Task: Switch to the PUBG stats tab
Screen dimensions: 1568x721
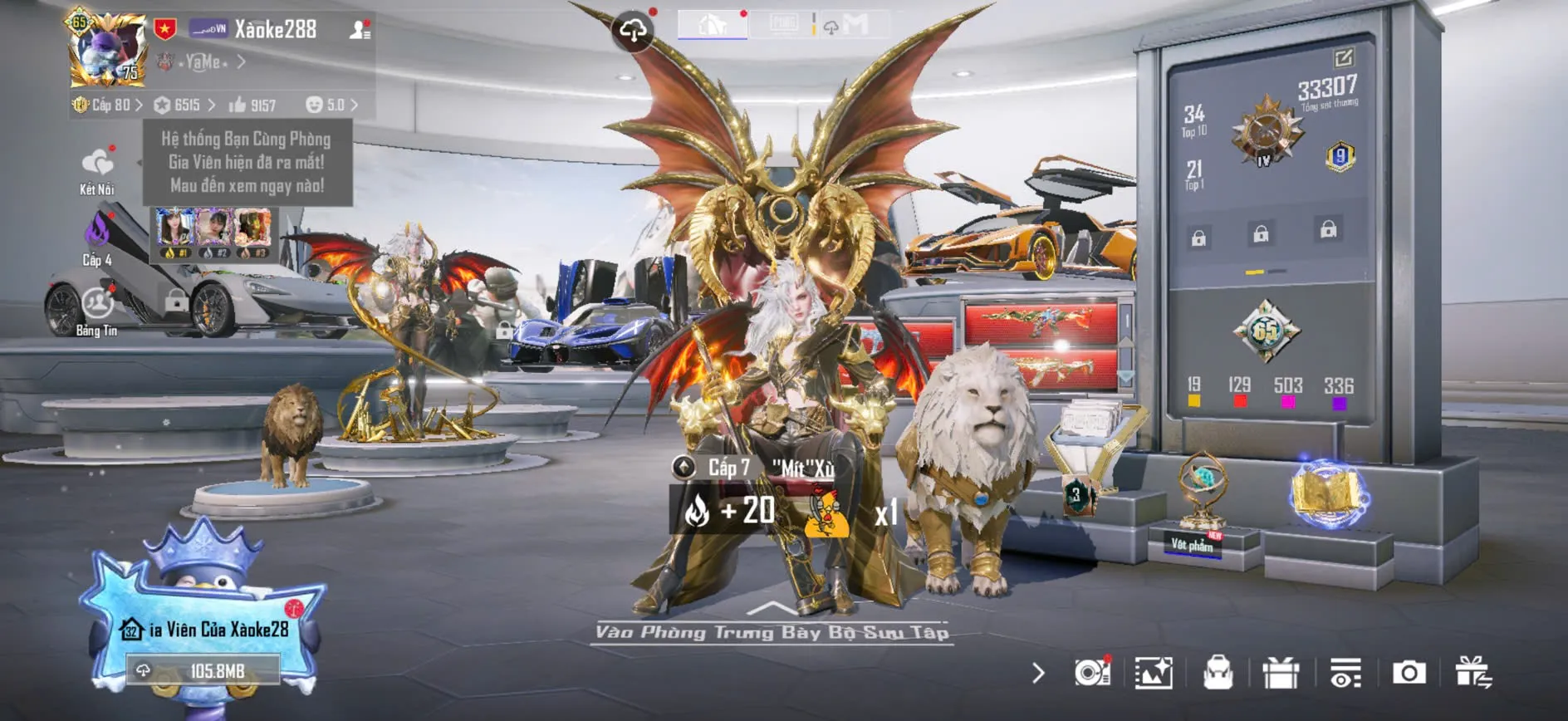Action: pyautogui.click(x=783, y=24)
